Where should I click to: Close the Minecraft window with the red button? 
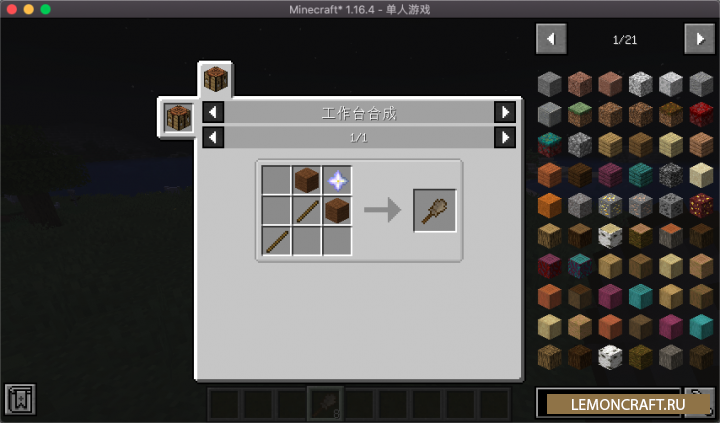click(x=11, y=9)
